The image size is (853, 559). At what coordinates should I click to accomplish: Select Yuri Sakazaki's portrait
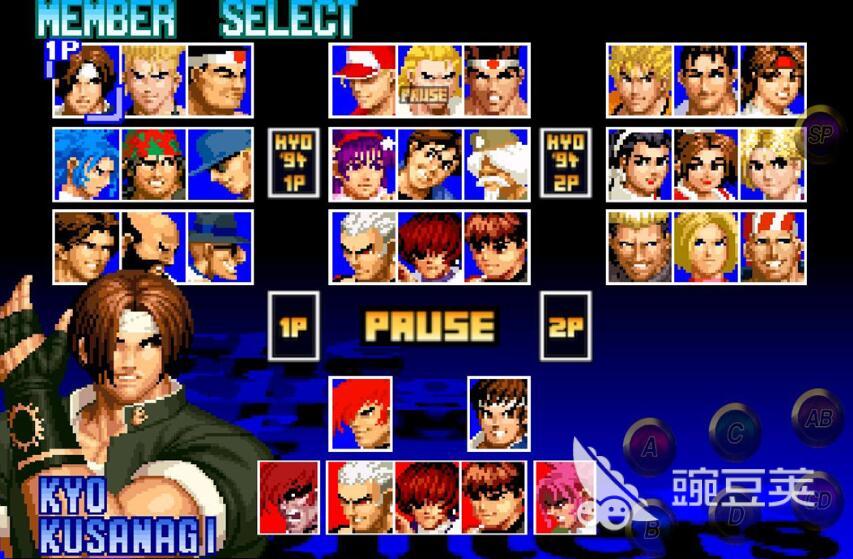click(x=773, y=79)
